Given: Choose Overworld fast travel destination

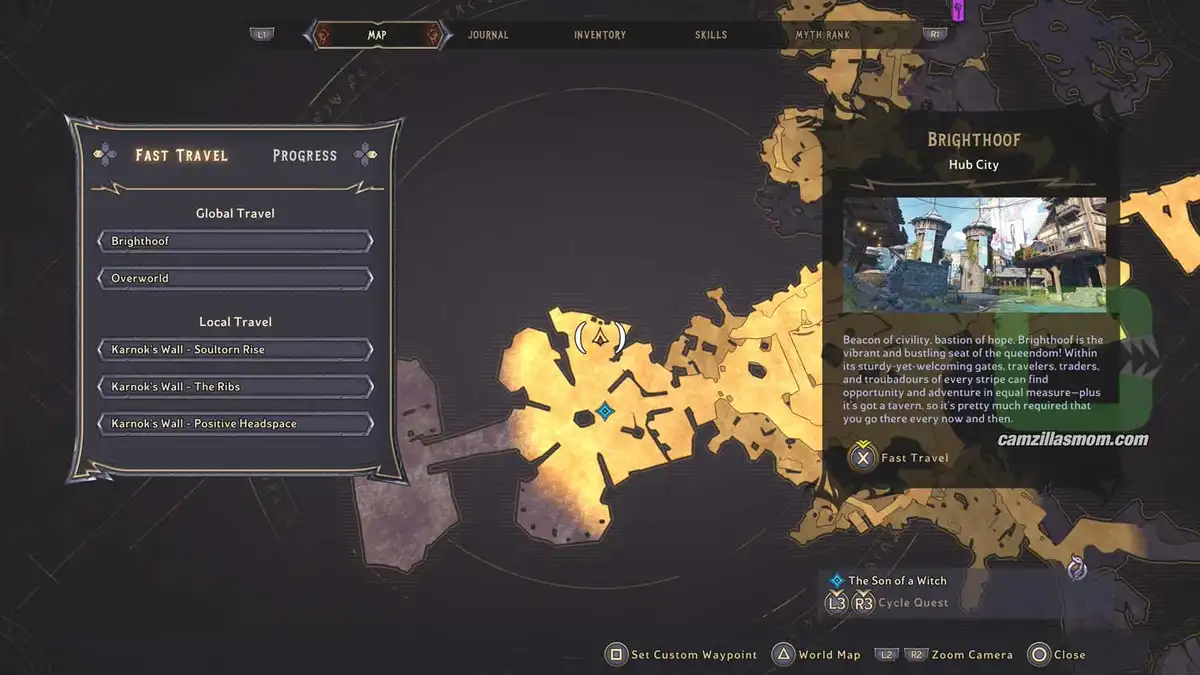Looking at the screenshot, I should 236,278.
